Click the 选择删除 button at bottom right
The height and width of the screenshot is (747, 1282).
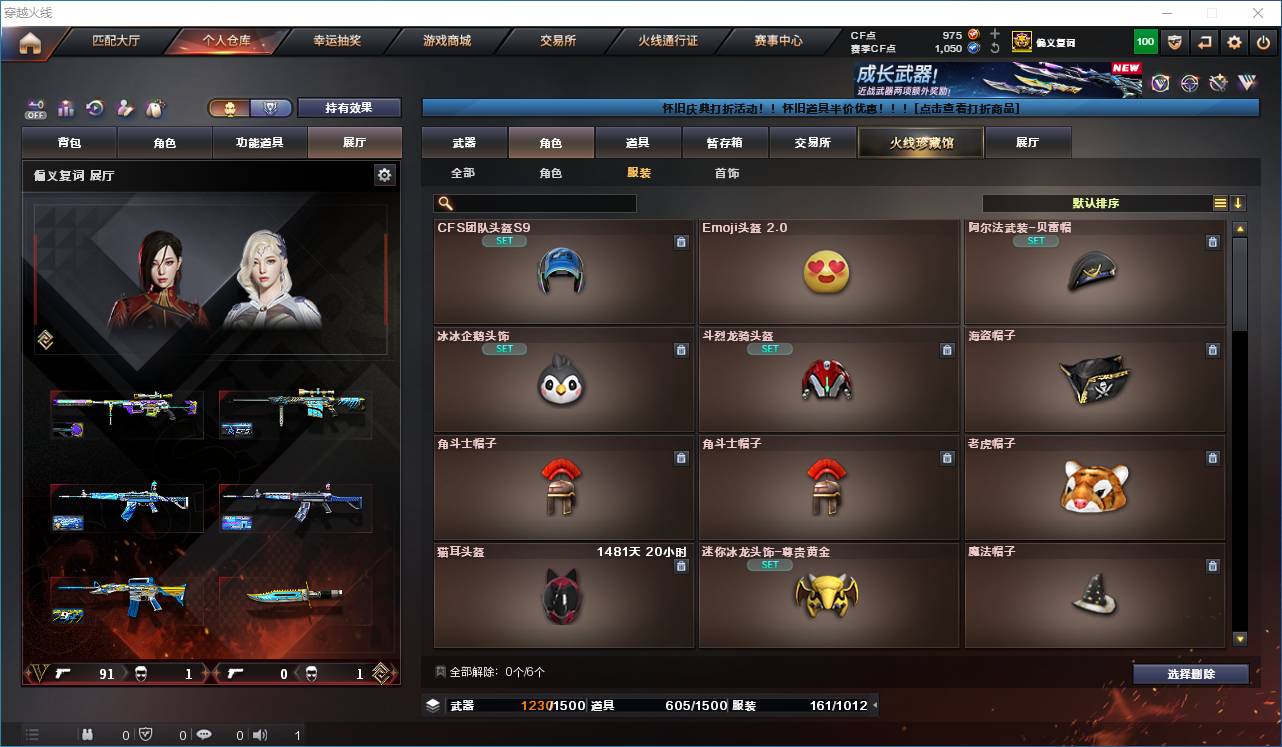click(x=1191, y=671)
